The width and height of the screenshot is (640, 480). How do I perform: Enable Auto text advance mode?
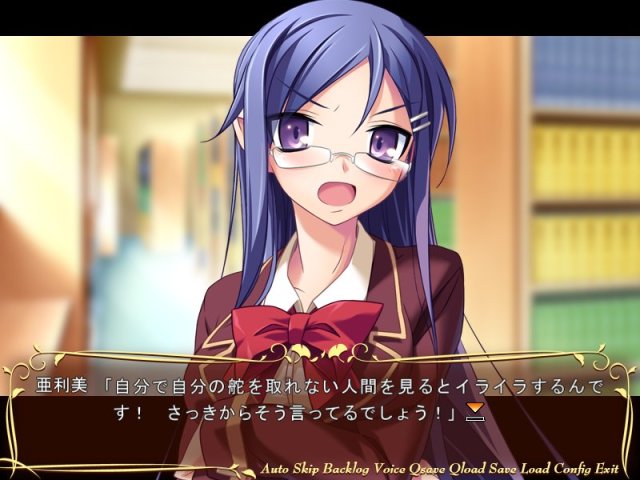(x=275, y=469)
